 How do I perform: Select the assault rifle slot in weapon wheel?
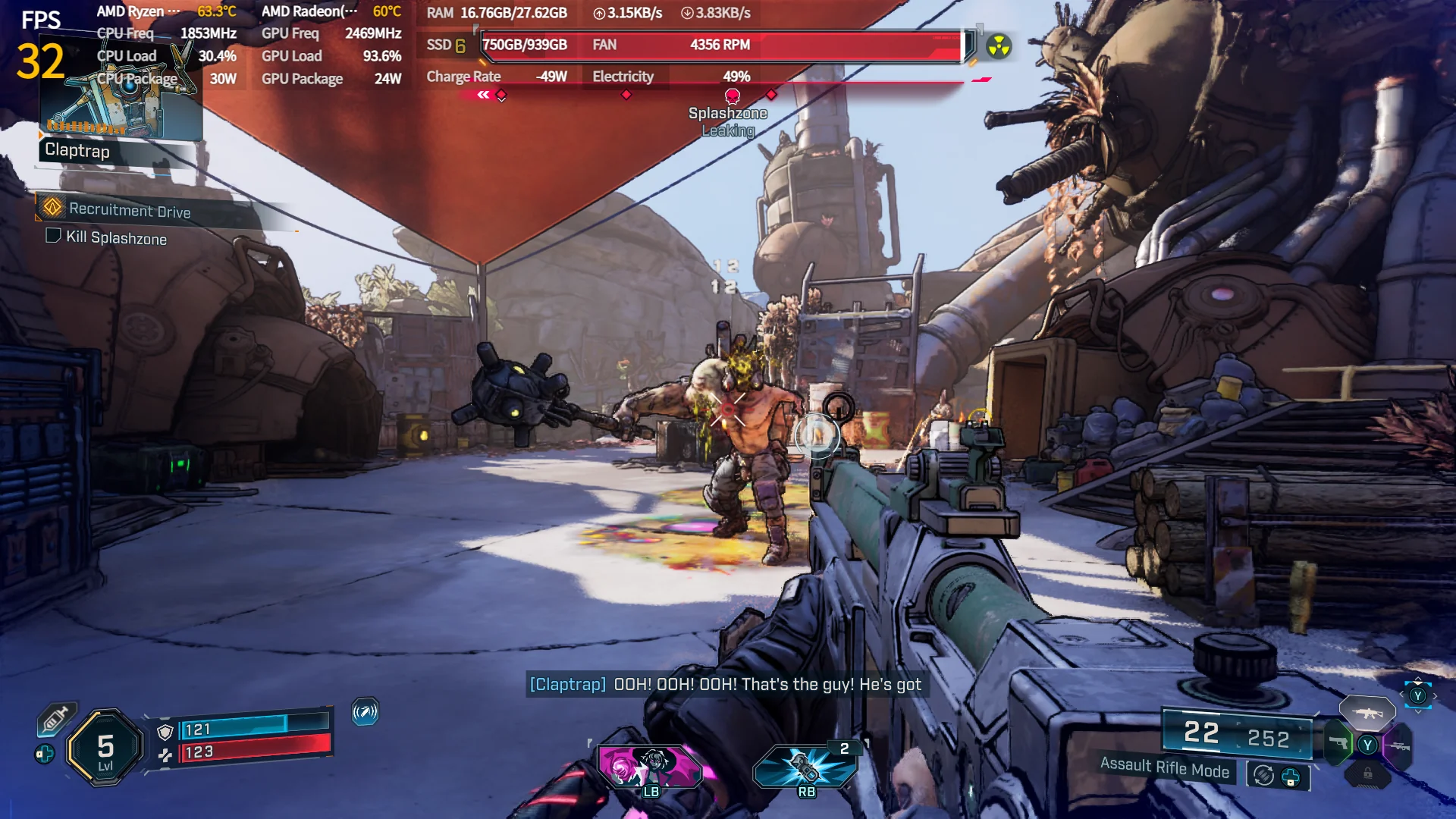tap(1369, 712)
